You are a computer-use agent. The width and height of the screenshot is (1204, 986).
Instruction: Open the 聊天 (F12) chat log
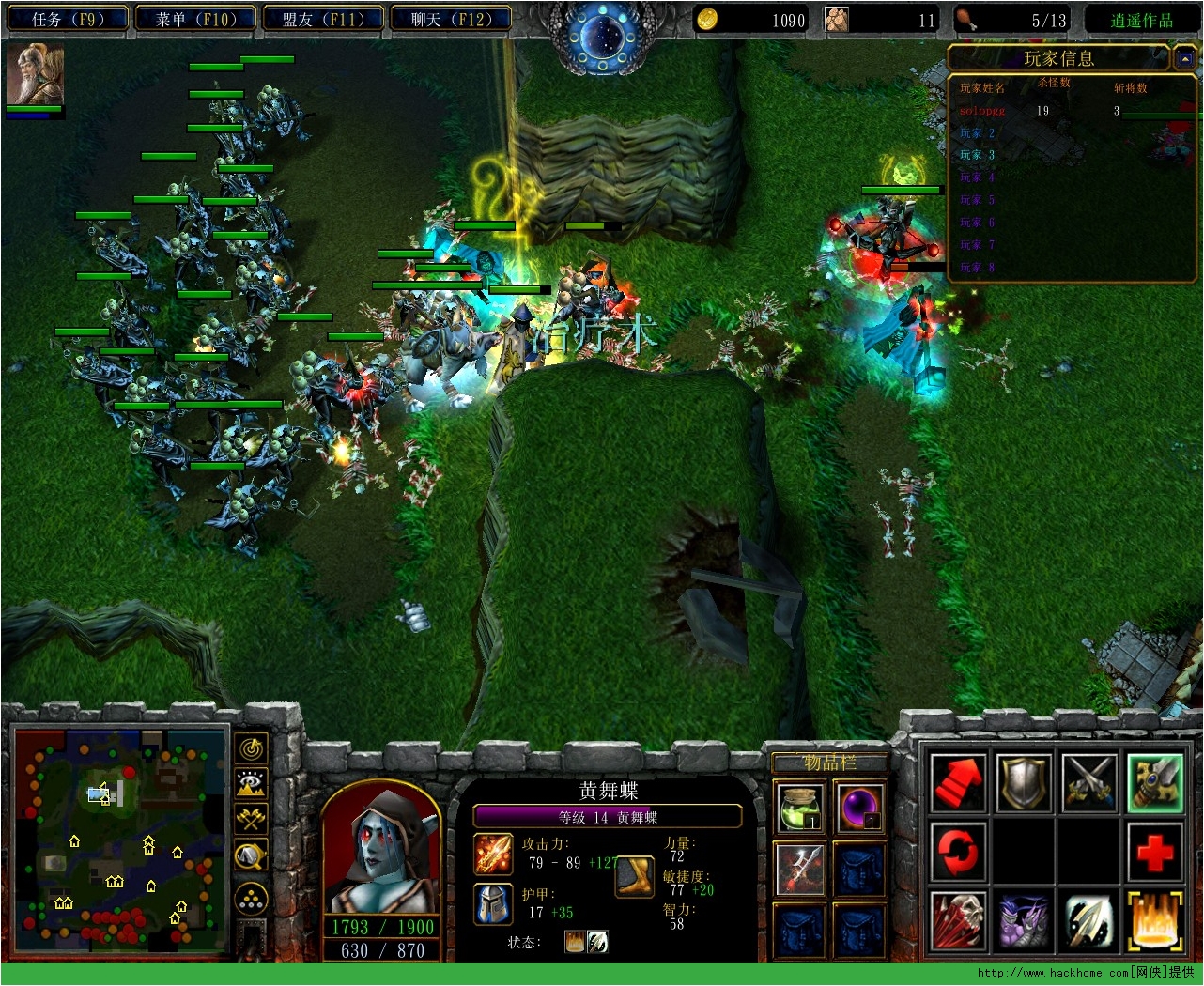450,19
